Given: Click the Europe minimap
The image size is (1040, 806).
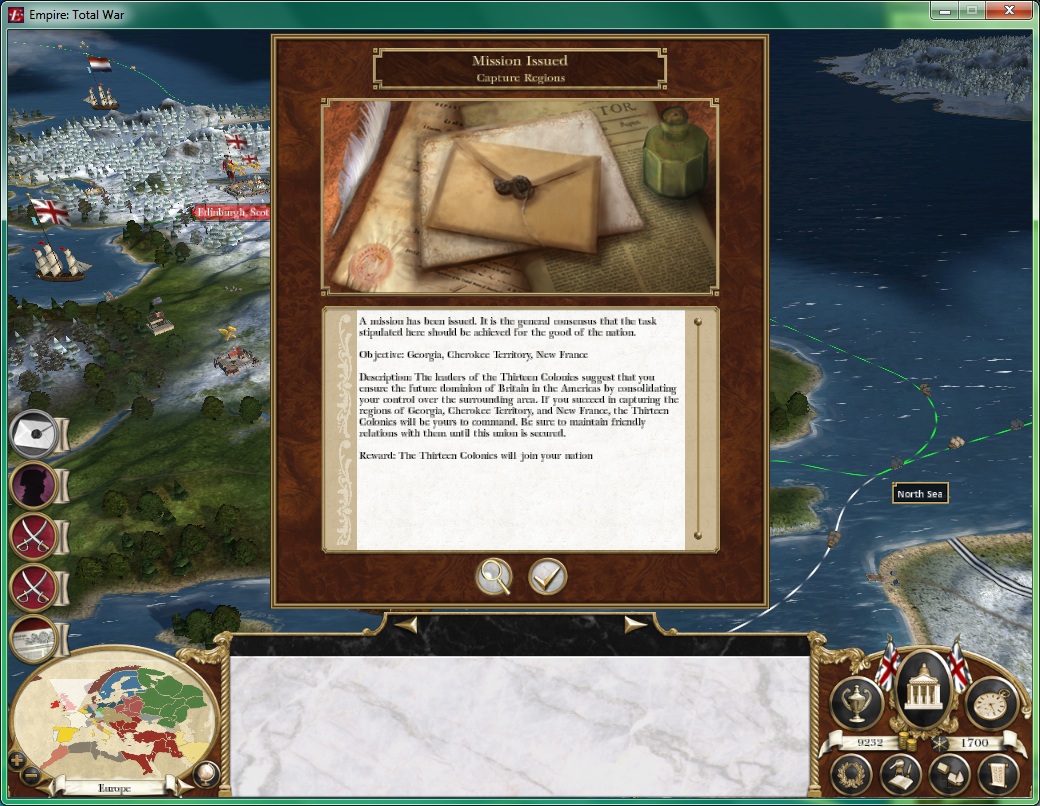Looking at the screenshot, I should click(108, 717).
